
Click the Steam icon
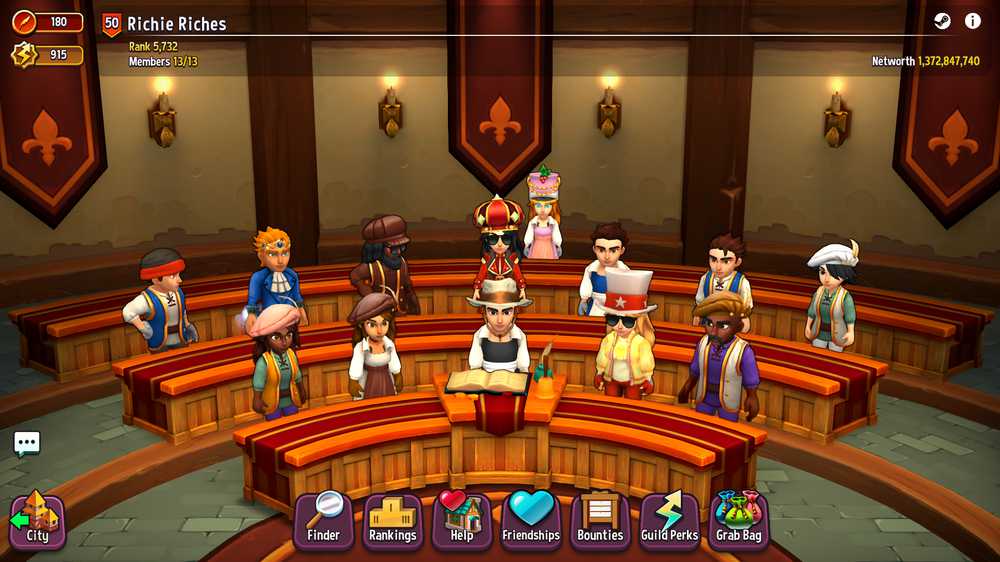pos(942,21)
